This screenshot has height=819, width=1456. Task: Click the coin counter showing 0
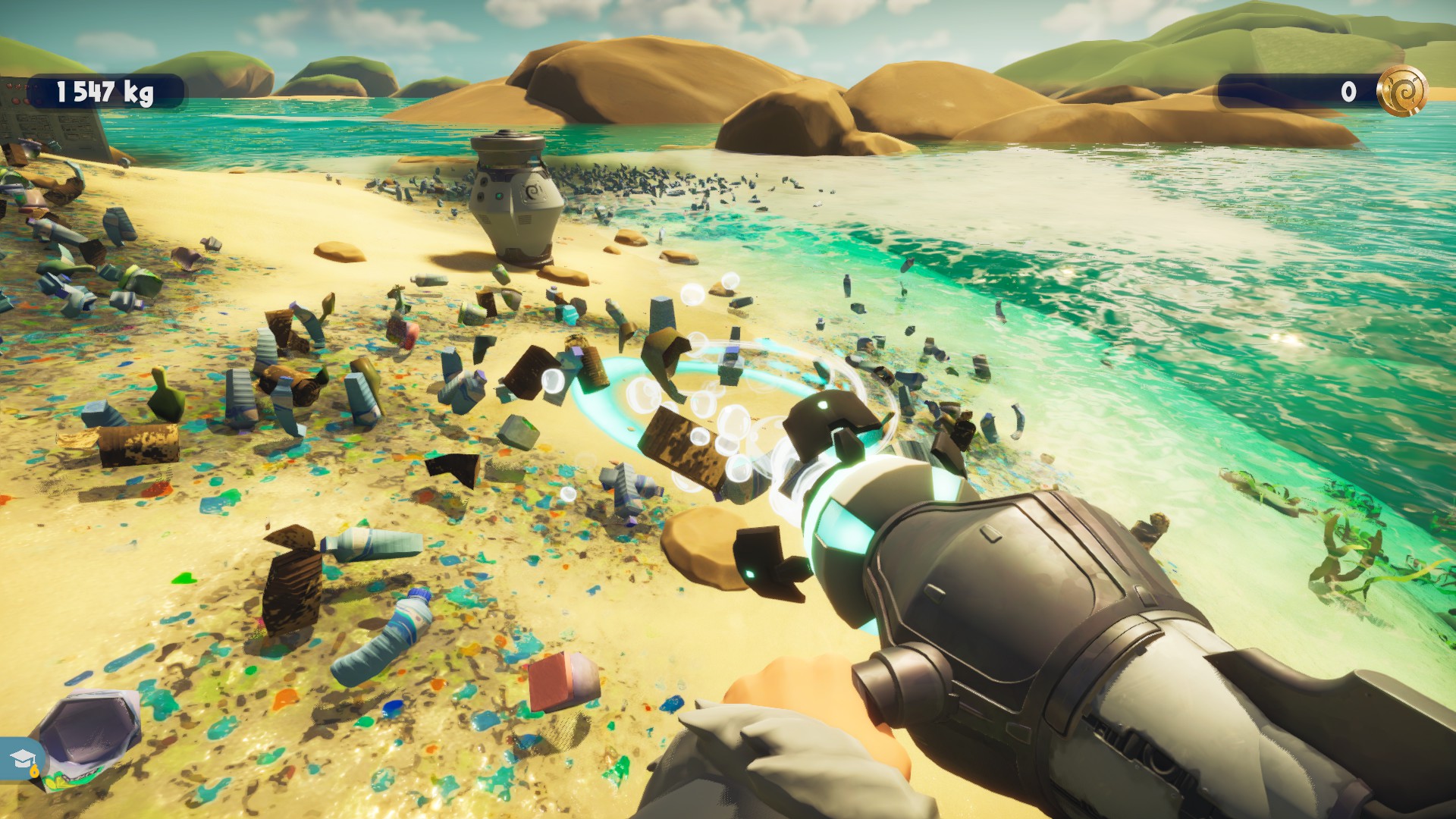pyautogui.click(x=1348, y=93)
